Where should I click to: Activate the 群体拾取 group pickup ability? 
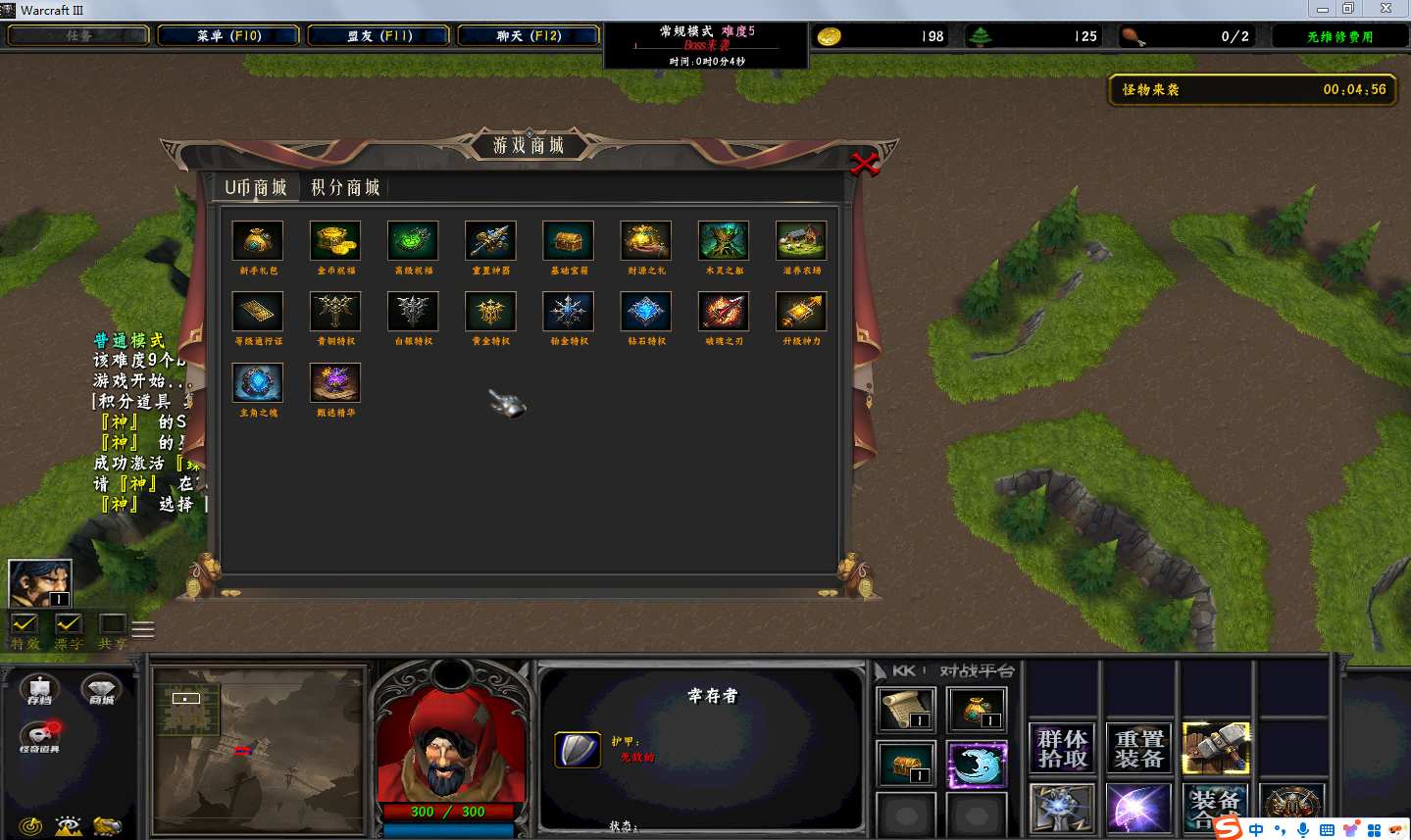(x=1063, y=749)
